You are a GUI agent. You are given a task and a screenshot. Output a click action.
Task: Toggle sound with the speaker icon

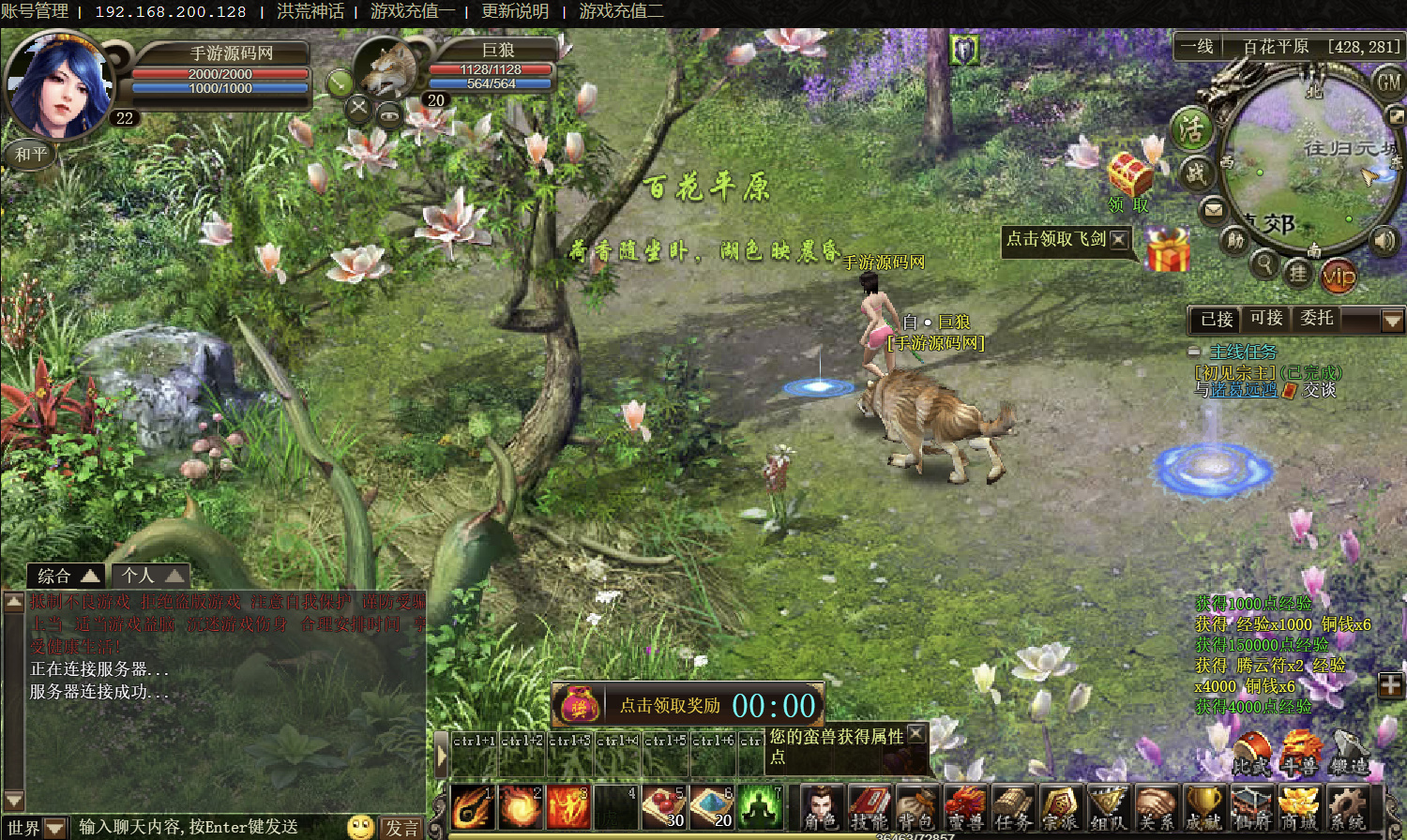point(1384,240)
